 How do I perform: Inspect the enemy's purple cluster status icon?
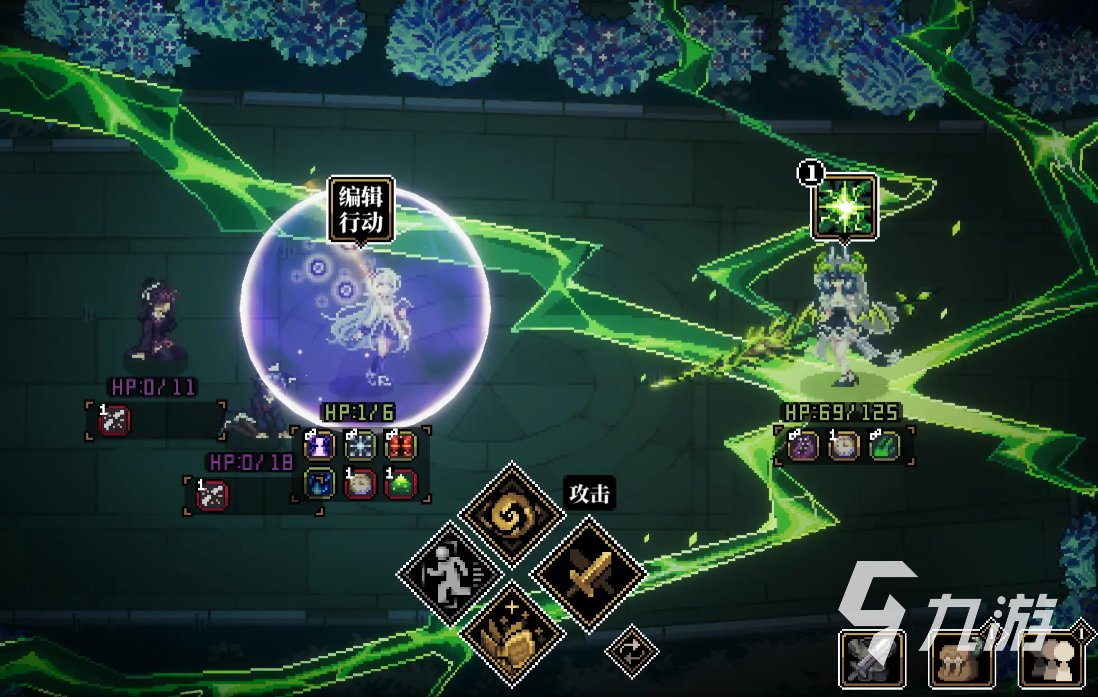click(x=803, y=445)
